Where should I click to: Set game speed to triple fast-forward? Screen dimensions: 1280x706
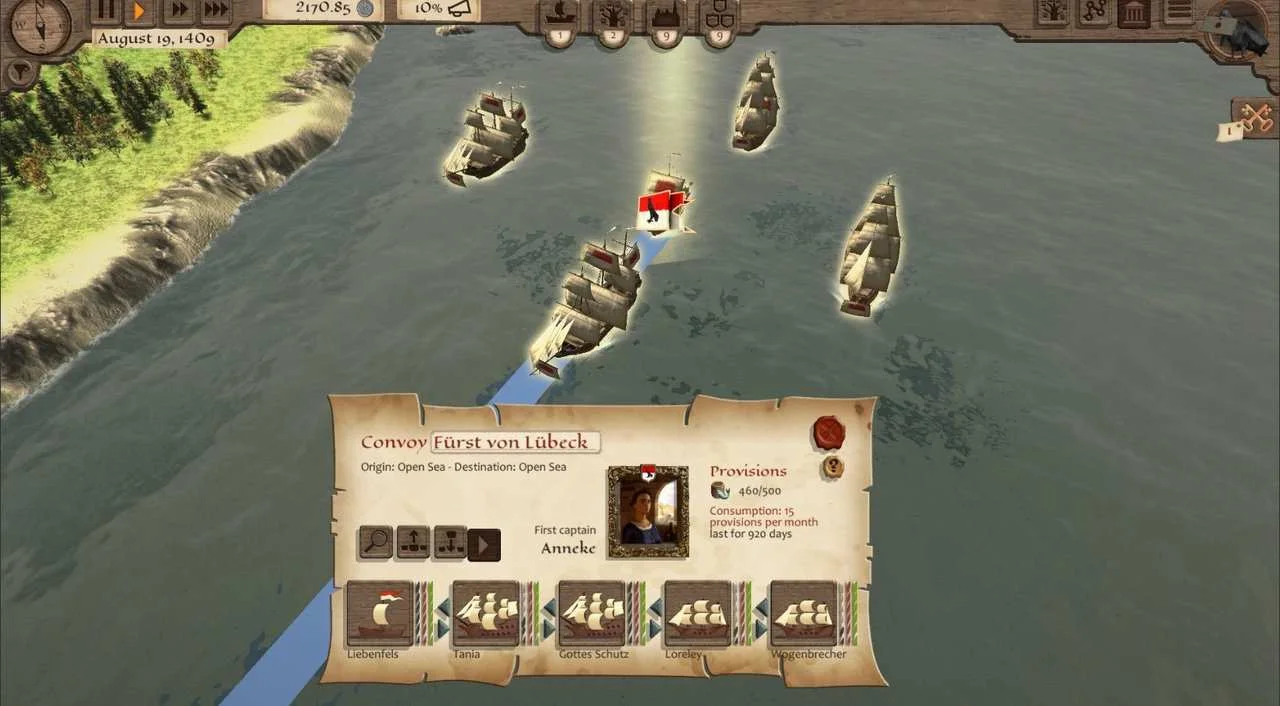tap(215, 11)
